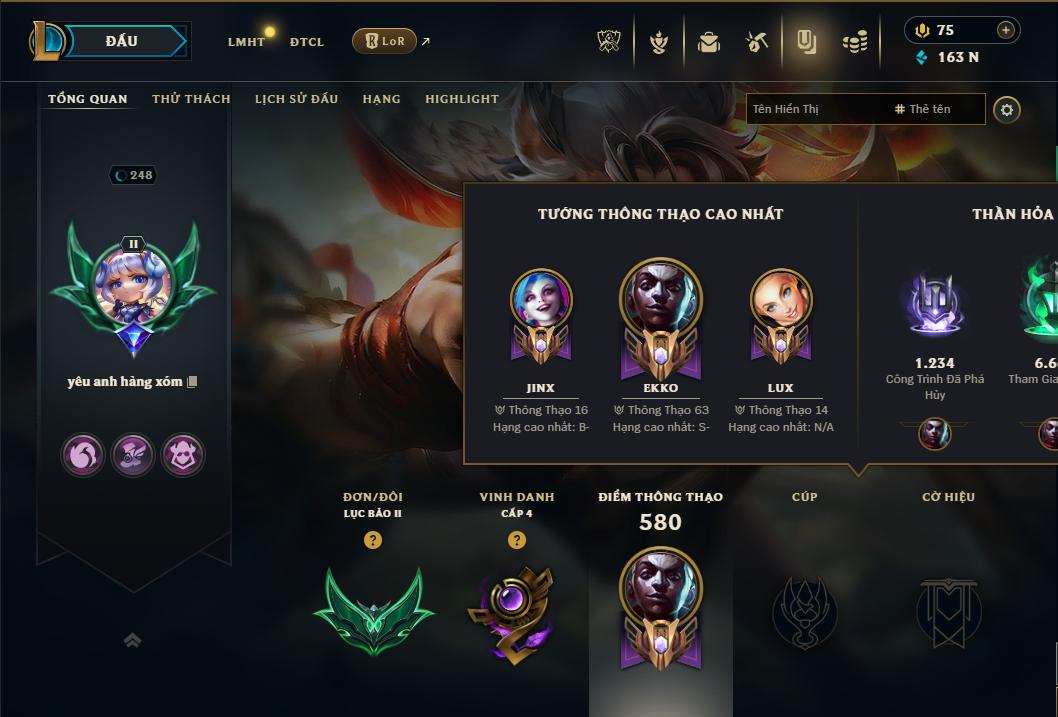1058x717 pixels.
Task: Show the Highlight tab
Action: tap(461, 99)
